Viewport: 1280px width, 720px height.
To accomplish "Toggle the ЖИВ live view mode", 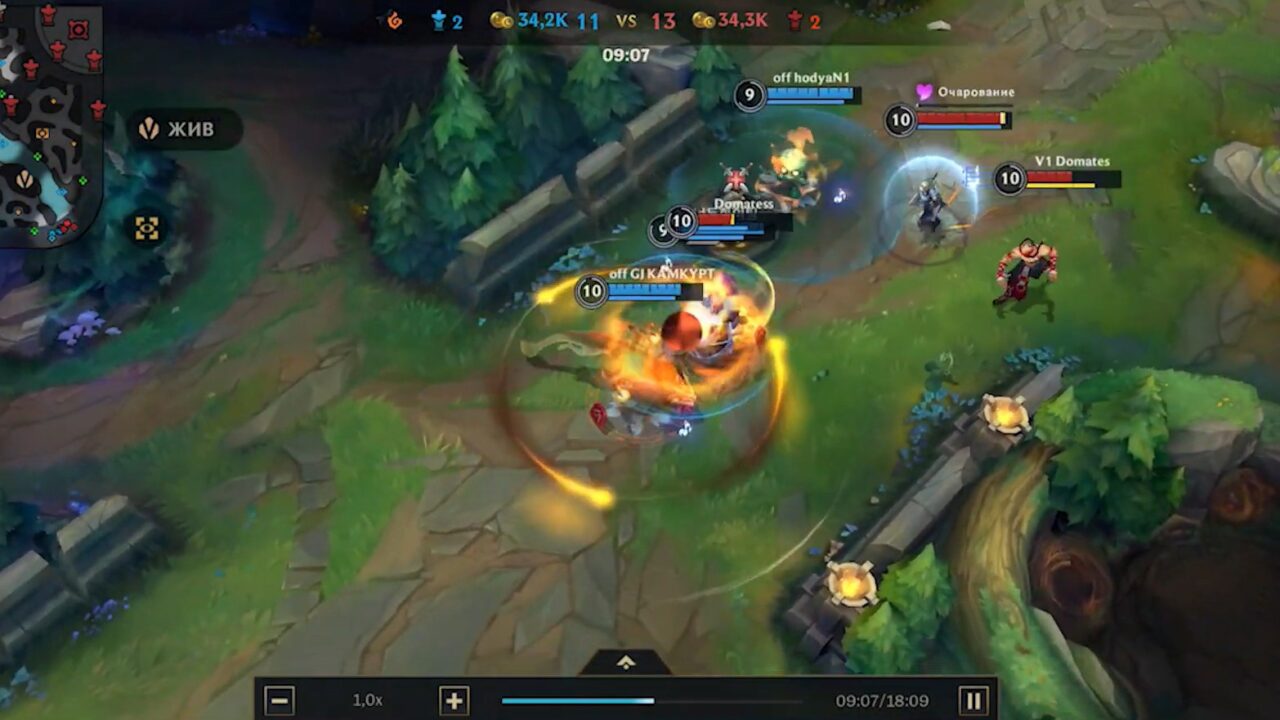I will [x=190, y=130].
